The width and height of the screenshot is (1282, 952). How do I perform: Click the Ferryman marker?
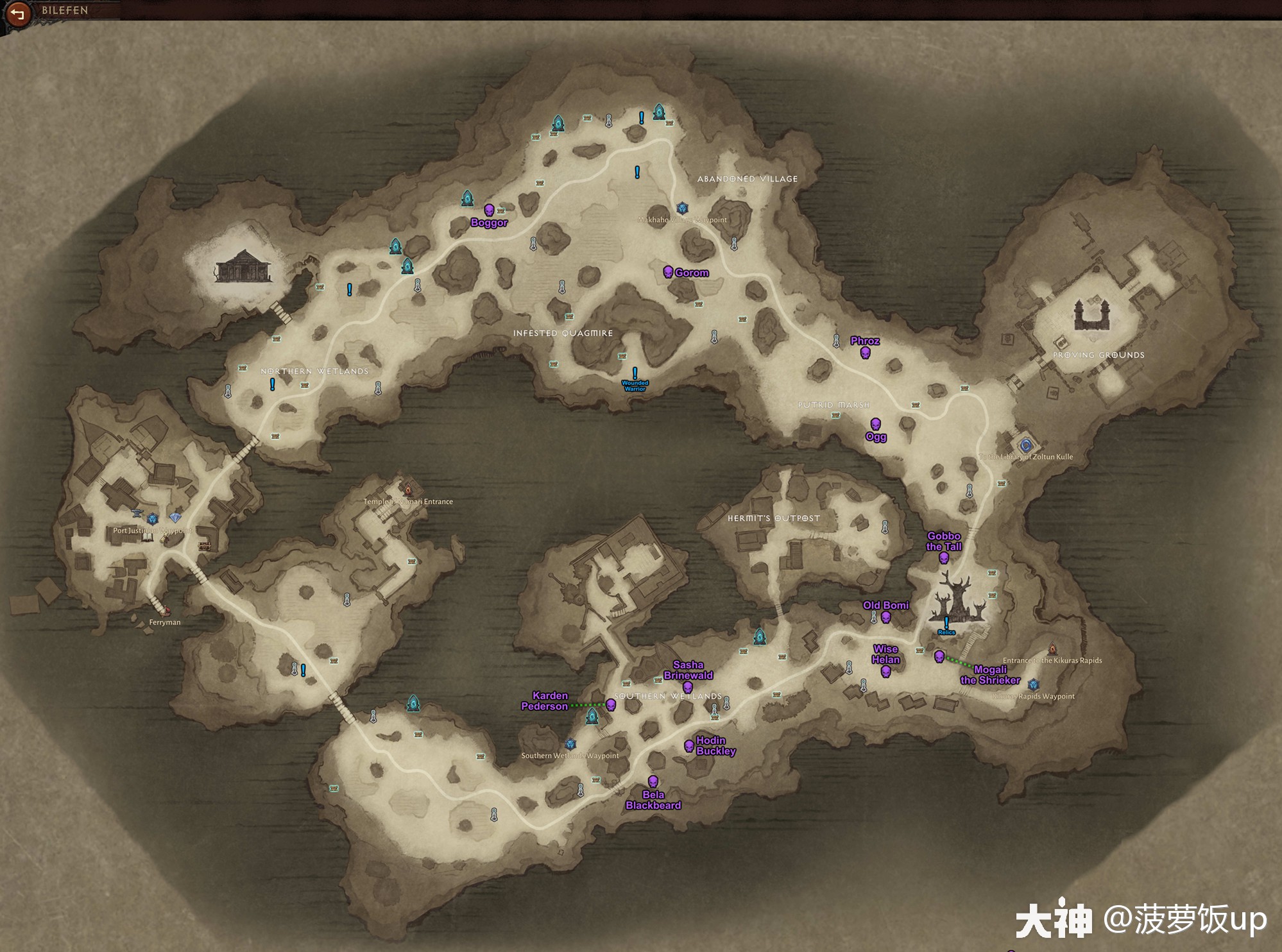click(x=166, y=611)
